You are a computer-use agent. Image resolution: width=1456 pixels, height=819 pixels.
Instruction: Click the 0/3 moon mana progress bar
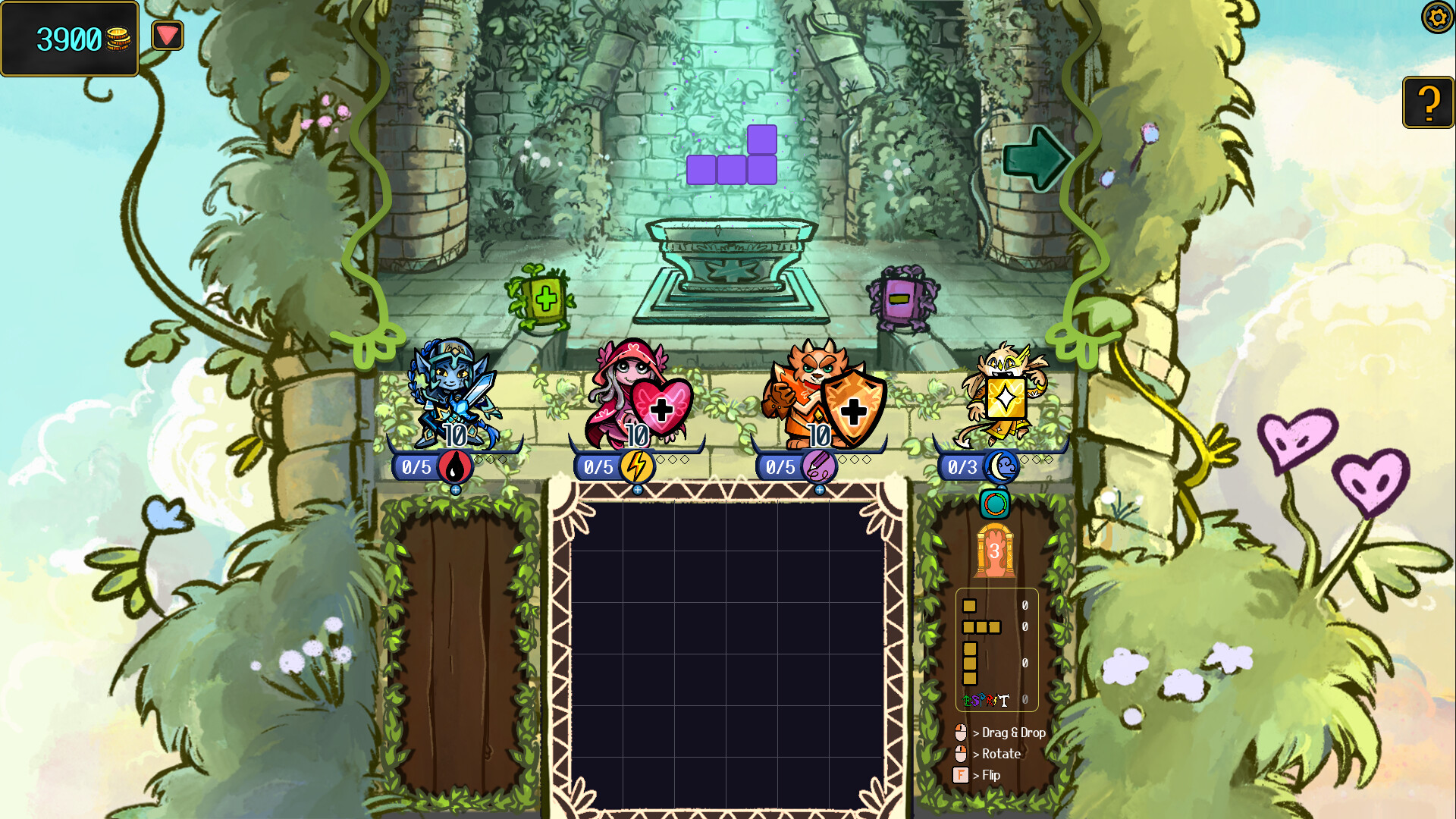click(963, 468)
